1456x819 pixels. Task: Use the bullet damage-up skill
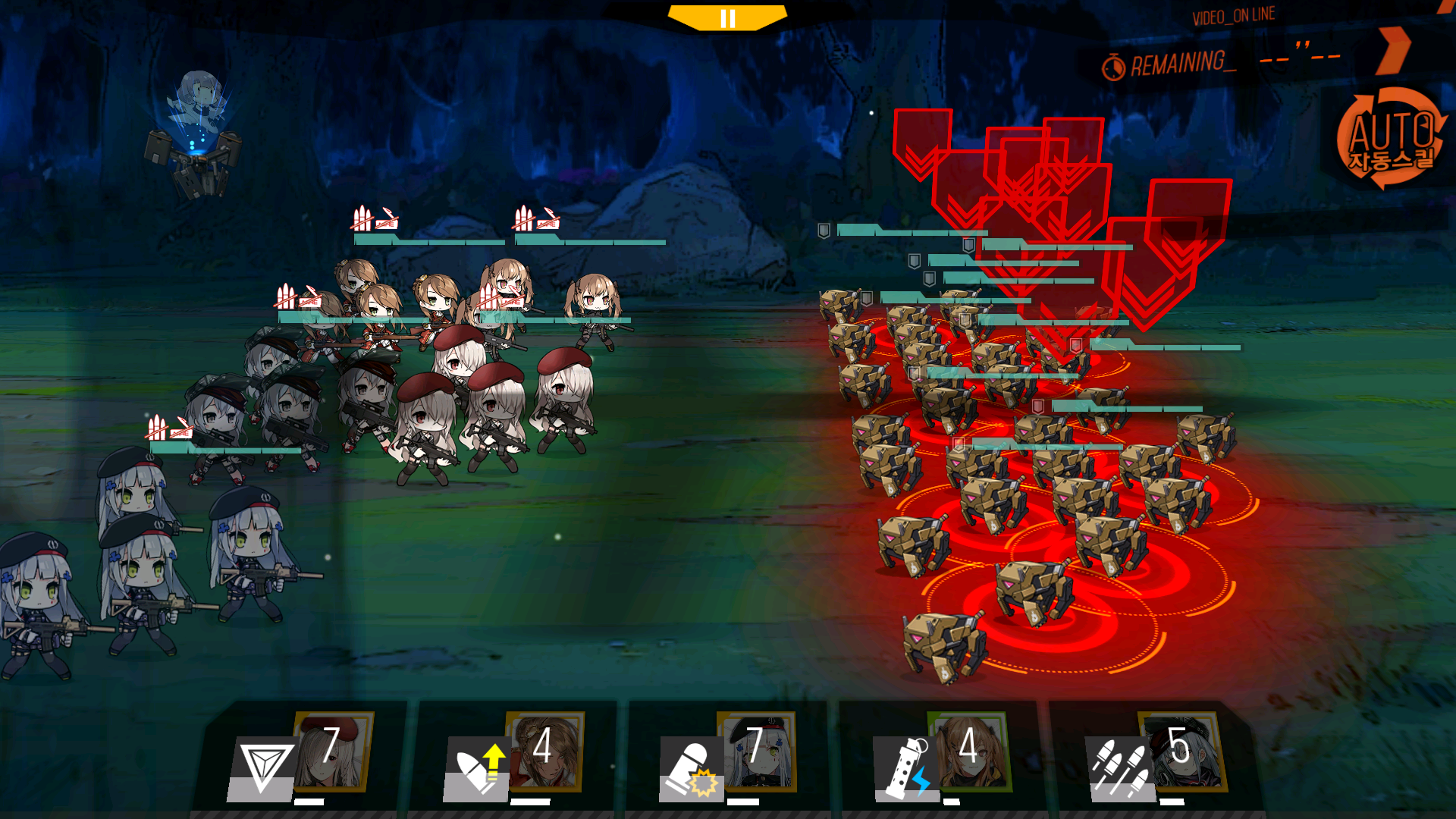coord(477,767)
